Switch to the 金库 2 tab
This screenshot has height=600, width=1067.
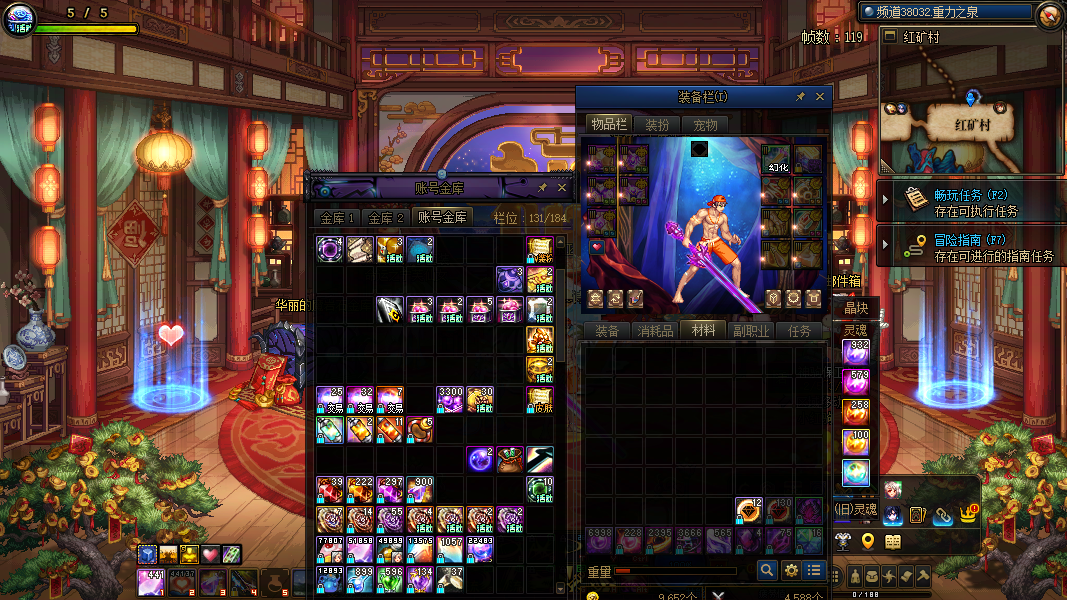[x=386, y=217]
